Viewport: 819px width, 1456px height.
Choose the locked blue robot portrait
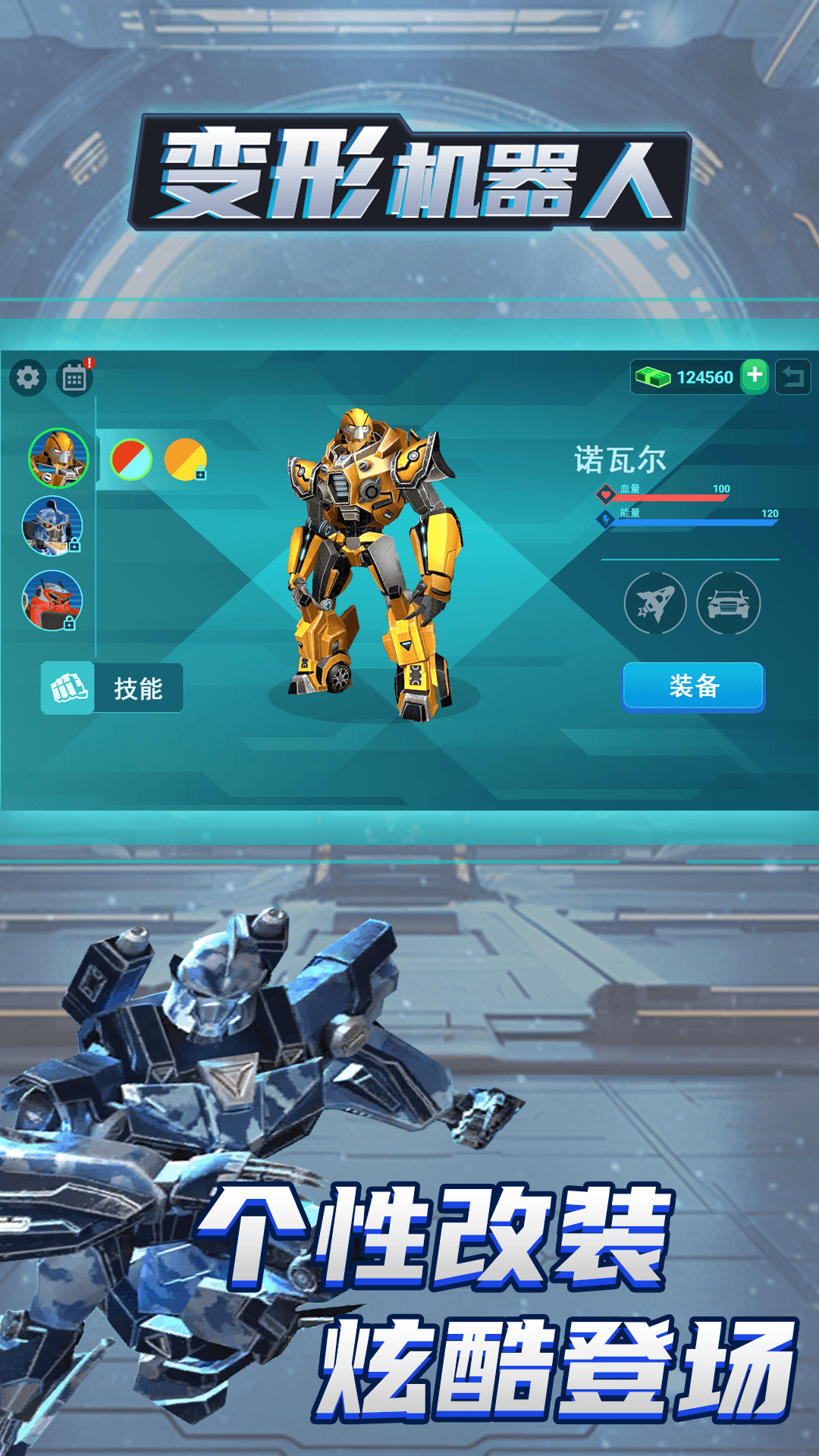(x=52, y=526)
